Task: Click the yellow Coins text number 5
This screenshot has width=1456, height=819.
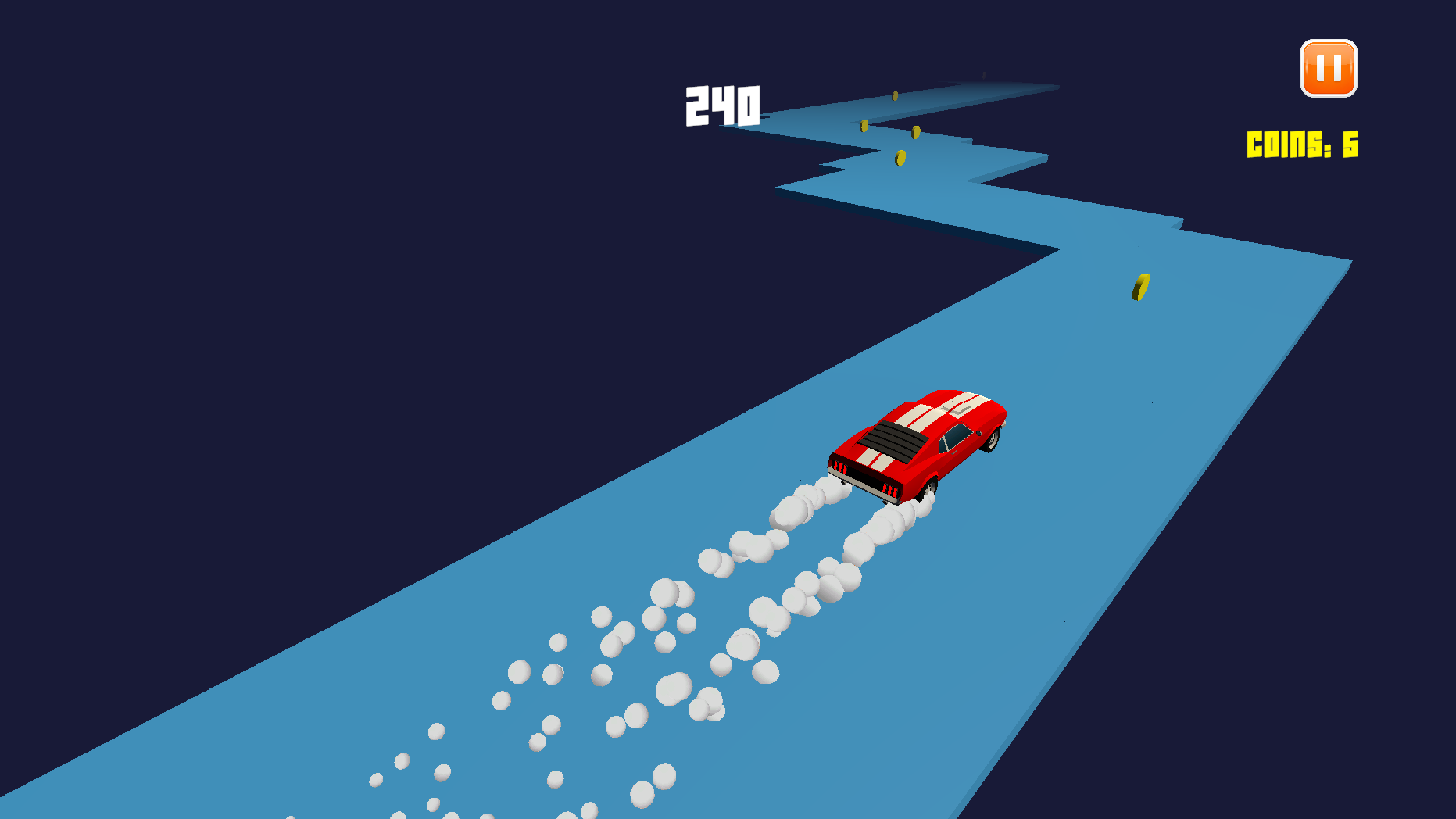Action: point(1350,145)
